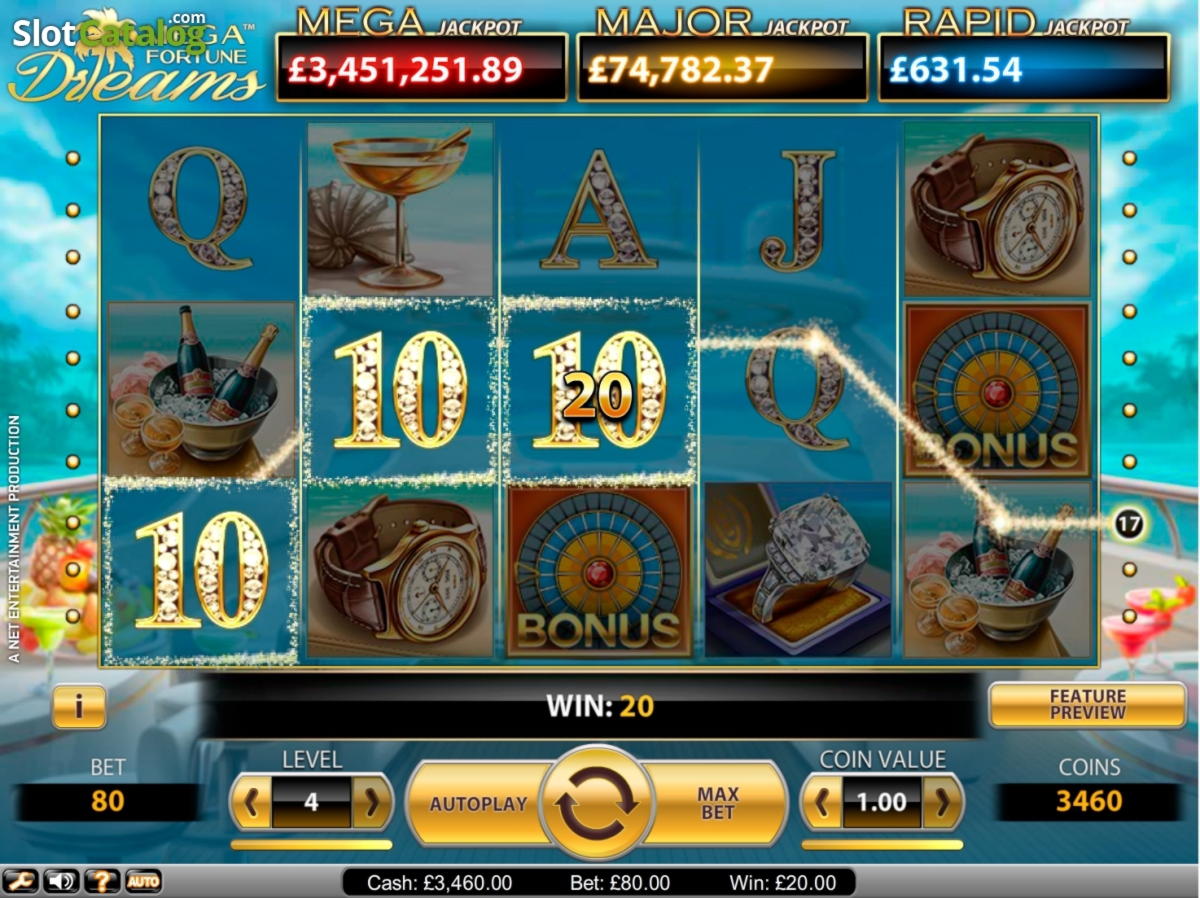Toggle the sound speaker icon

[60, 881]
